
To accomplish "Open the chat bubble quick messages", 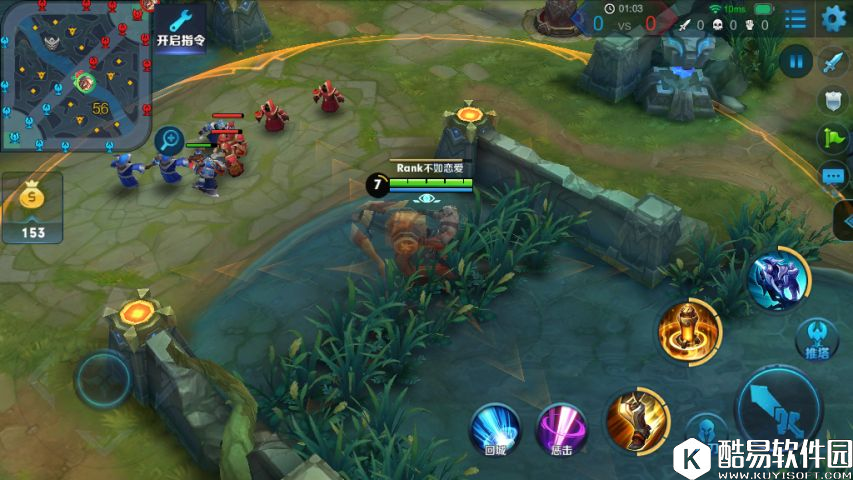I will tap(834, 176).
